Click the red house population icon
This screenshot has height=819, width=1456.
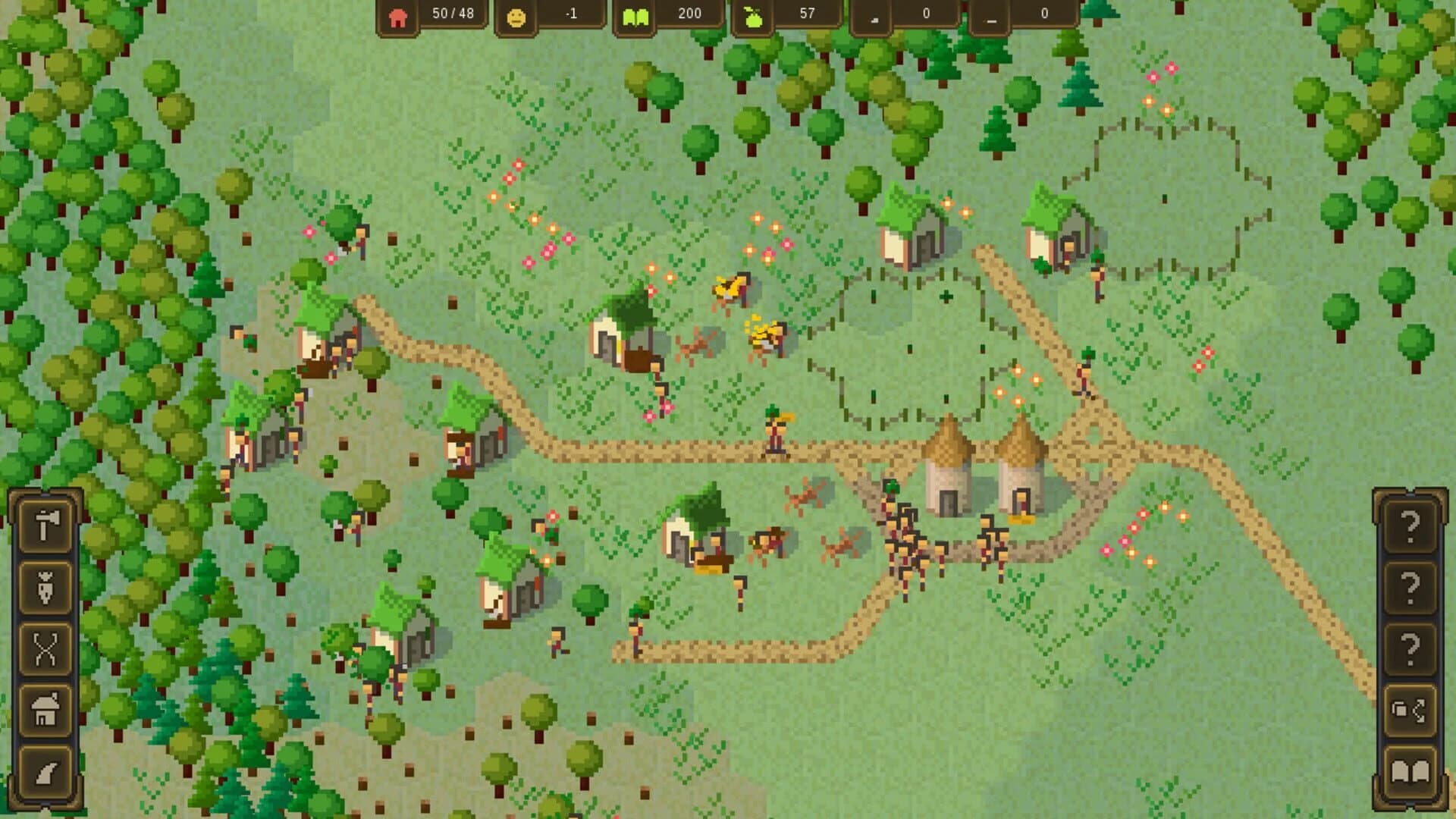click(400, 14)
